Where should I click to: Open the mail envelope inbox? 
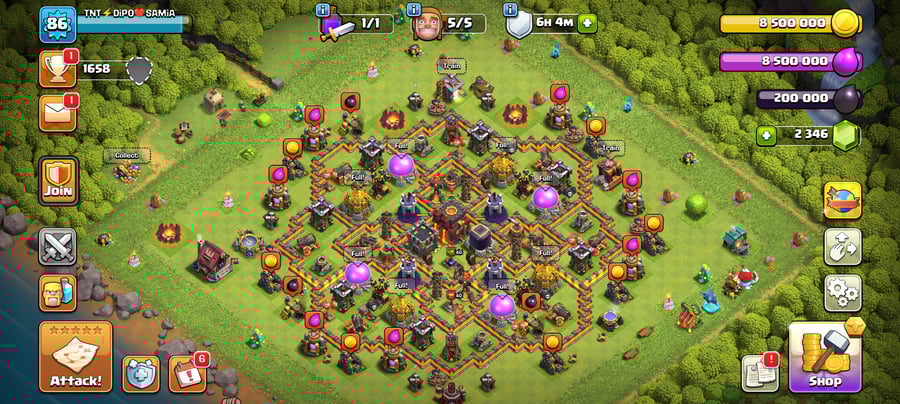tap(57, 112)
